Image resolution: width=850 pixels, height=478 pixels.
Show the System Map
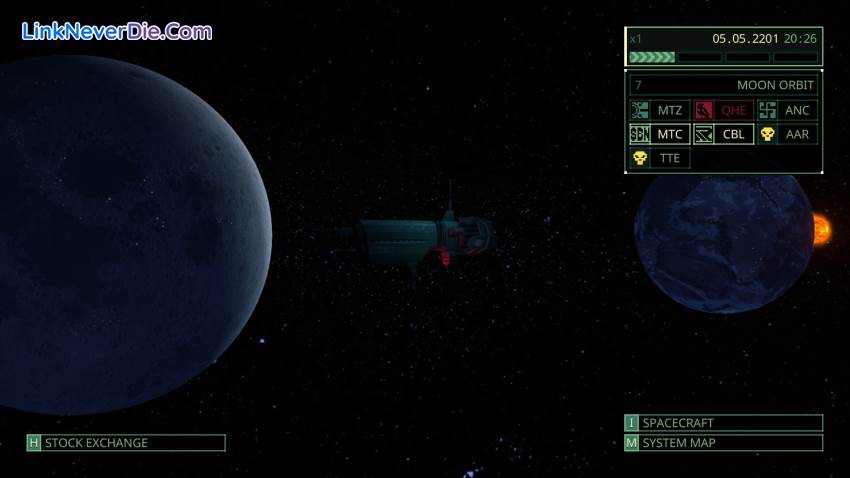(724, 443)
